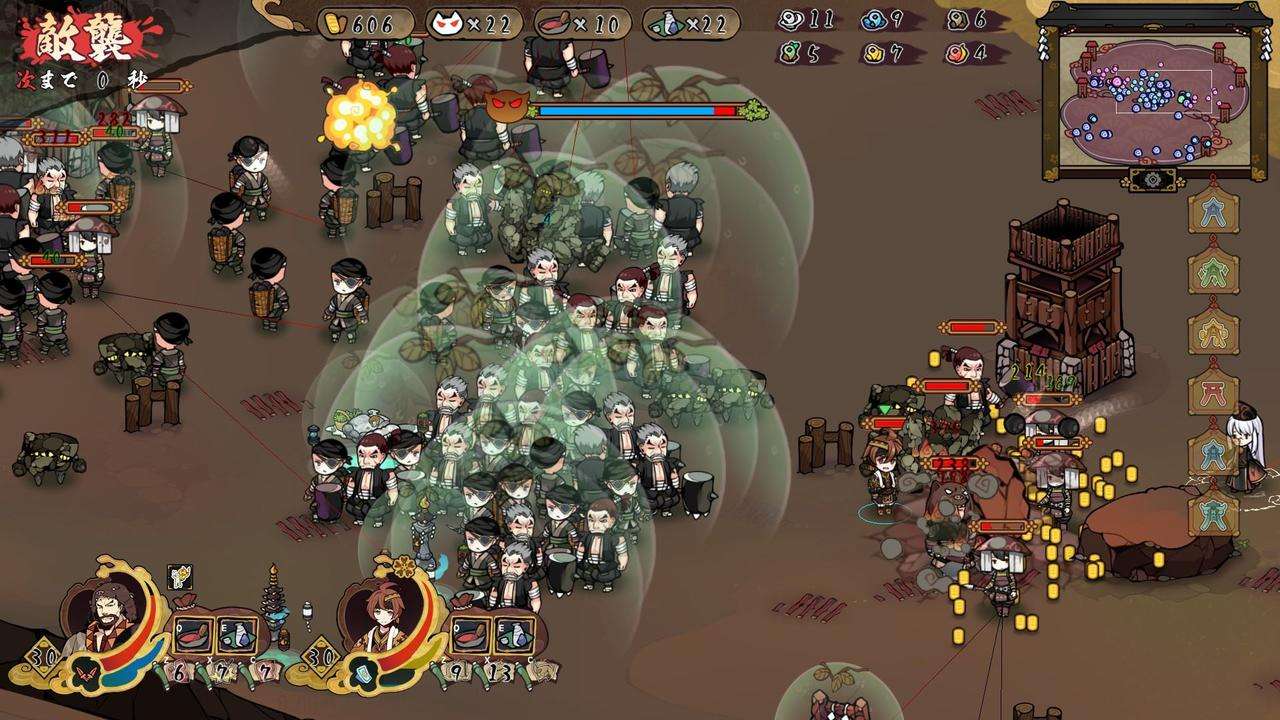Select the red torii gate plaque
The height and width of the screenshot is (720, 1280).
[1213, 391]
